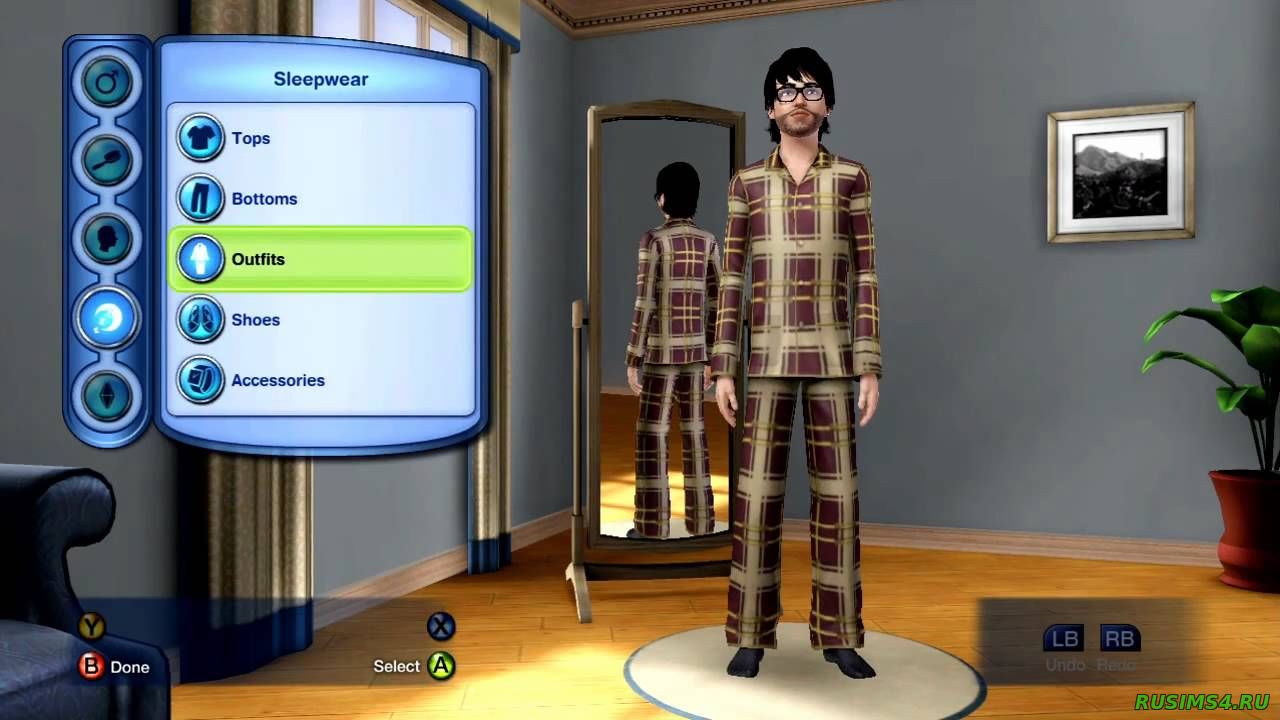Click the box icon beside Accessories
The width and height of the screenshot is (1280, 720).
(201, 380)
